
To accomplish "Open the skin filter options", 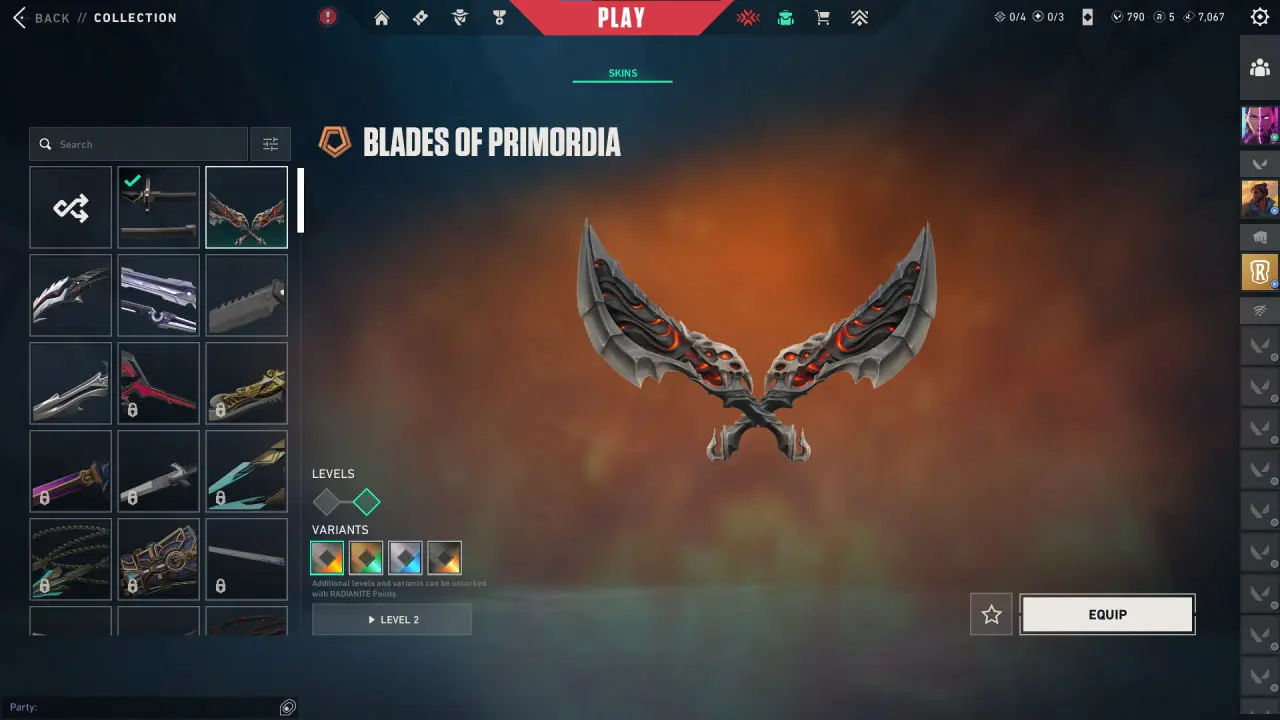I will click(x=270, y=144).
